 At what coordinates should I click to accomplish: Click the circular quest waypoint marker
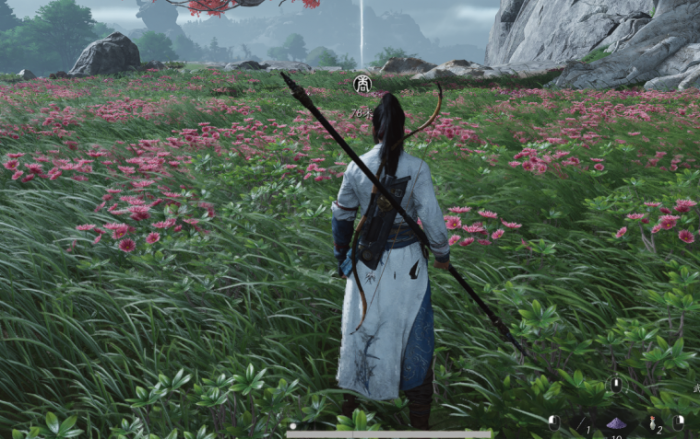tap(362, 86)
